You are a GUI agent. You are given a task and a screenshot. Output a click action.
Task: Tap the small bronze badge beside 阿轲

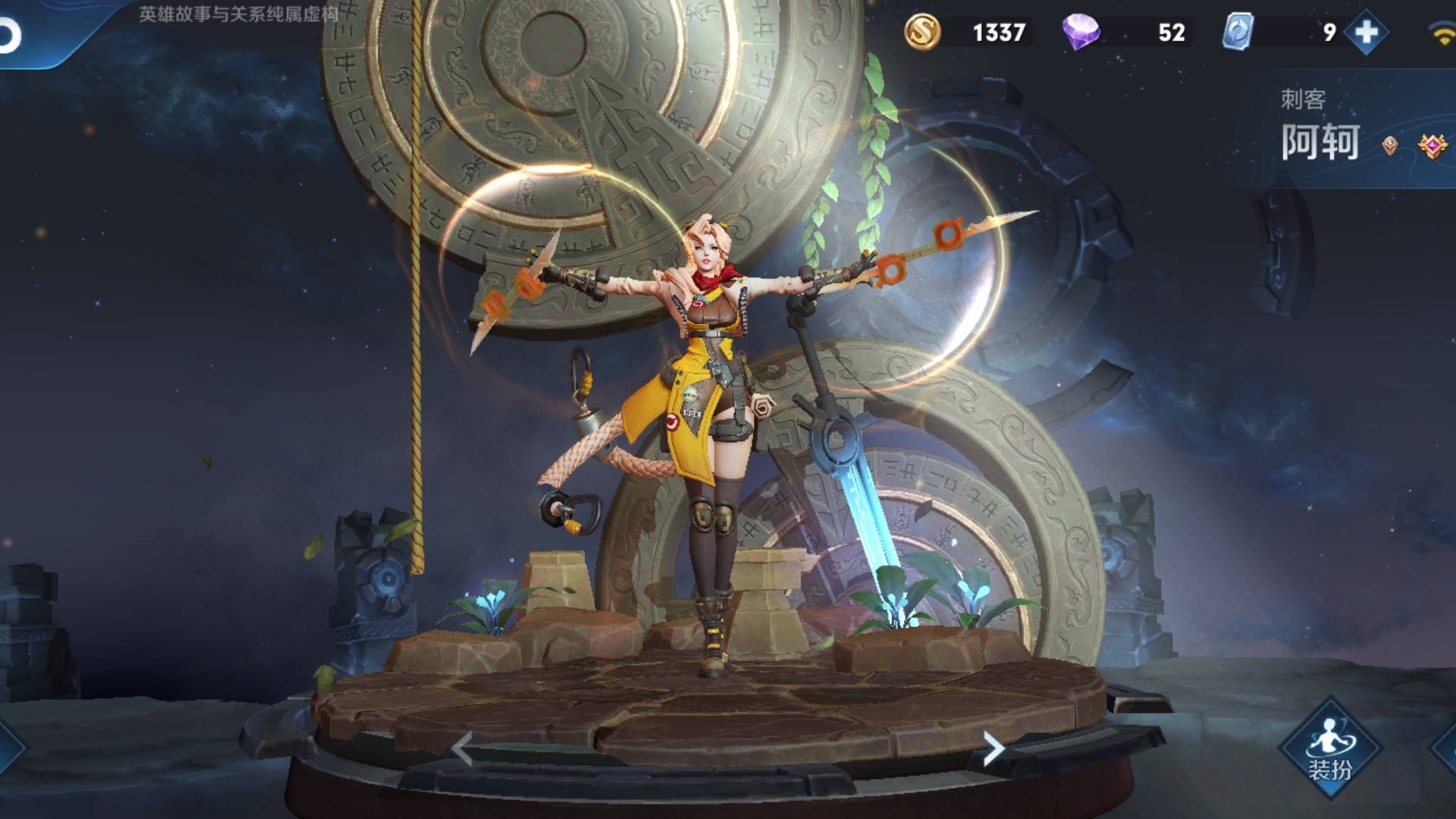1390,146
